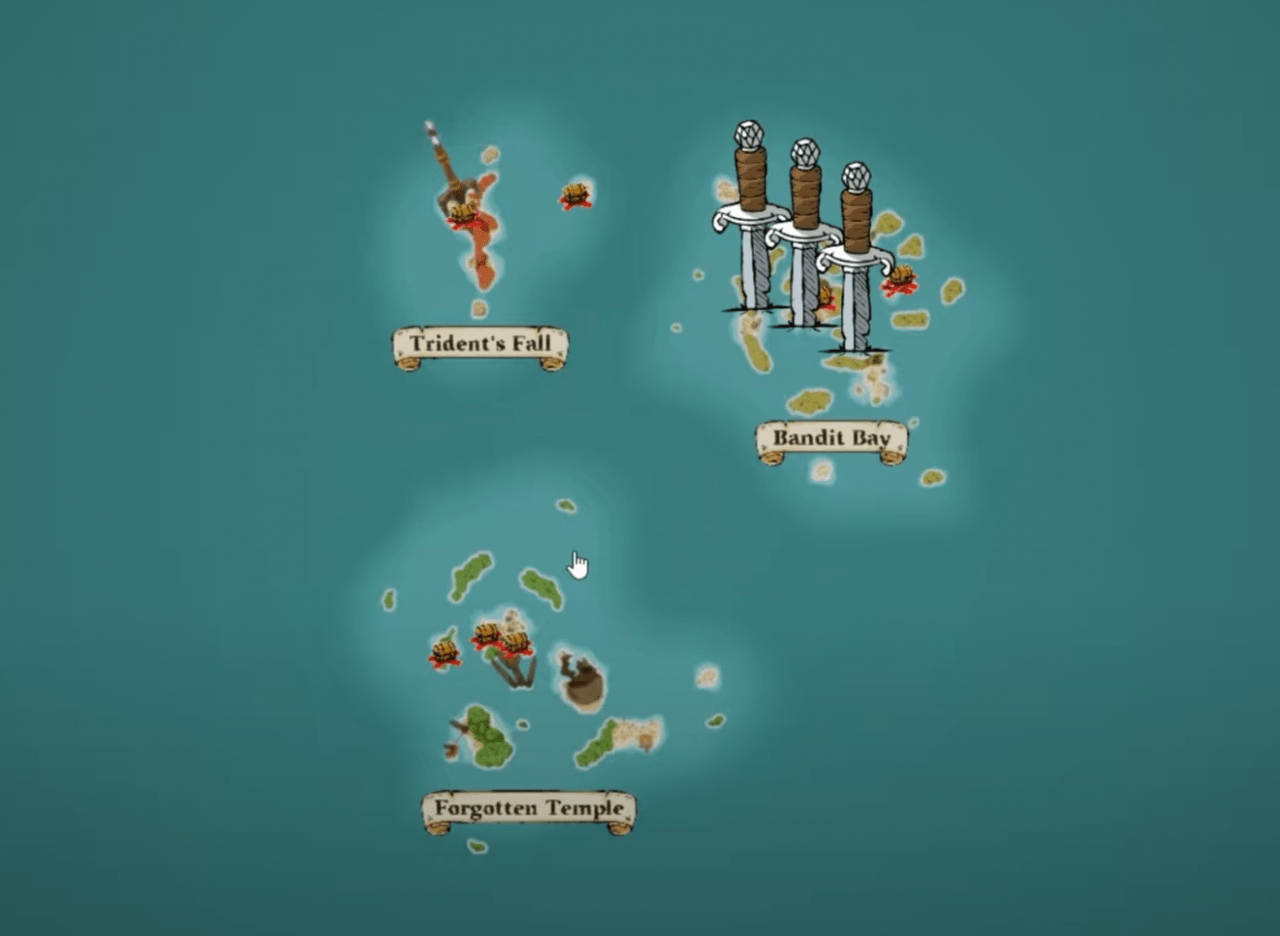Viewport: 1280px width, 936px height.
Task: Open the battle marker beside the rightmost sword
Action: click(900, 275)
